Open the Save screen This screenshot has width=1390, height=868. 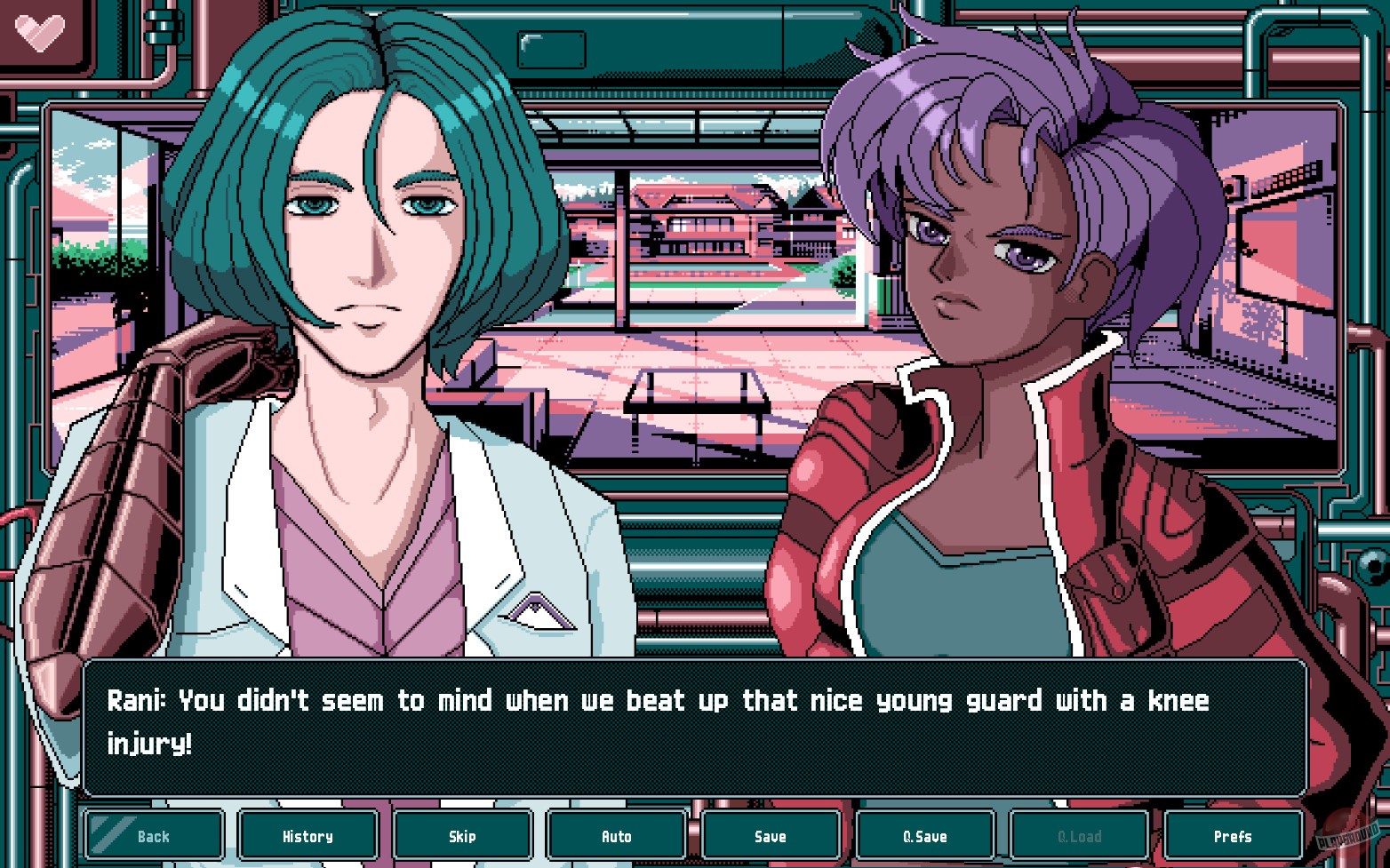tap(770, 835)
